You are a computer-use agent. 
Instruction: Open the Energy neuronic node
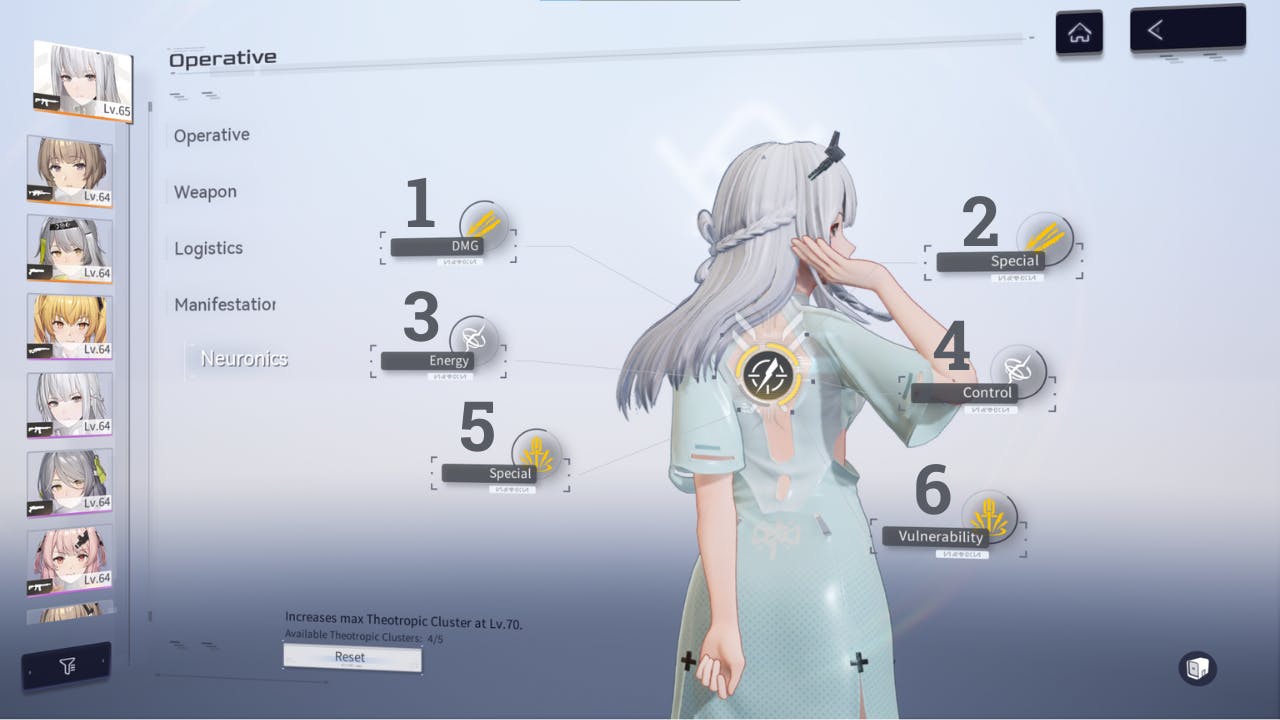[x=471, y=341]
